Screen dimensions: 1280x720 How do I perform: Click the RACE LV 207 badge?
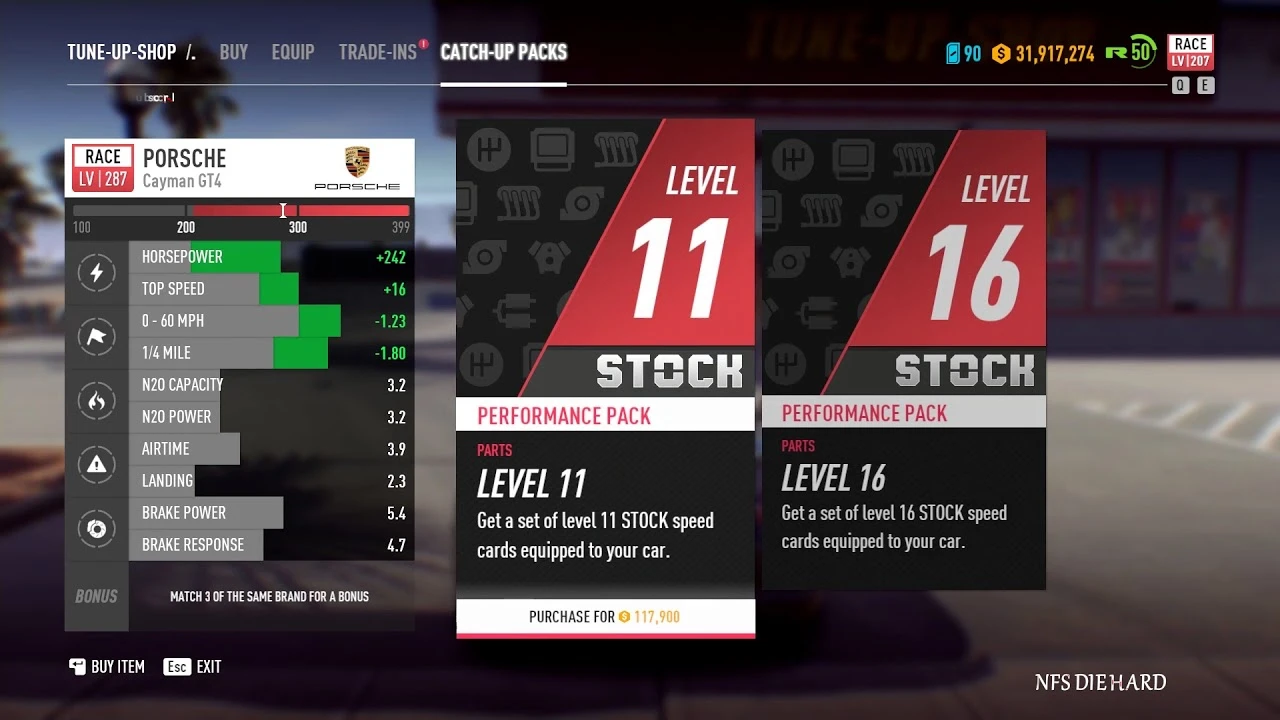point(1189,52)
